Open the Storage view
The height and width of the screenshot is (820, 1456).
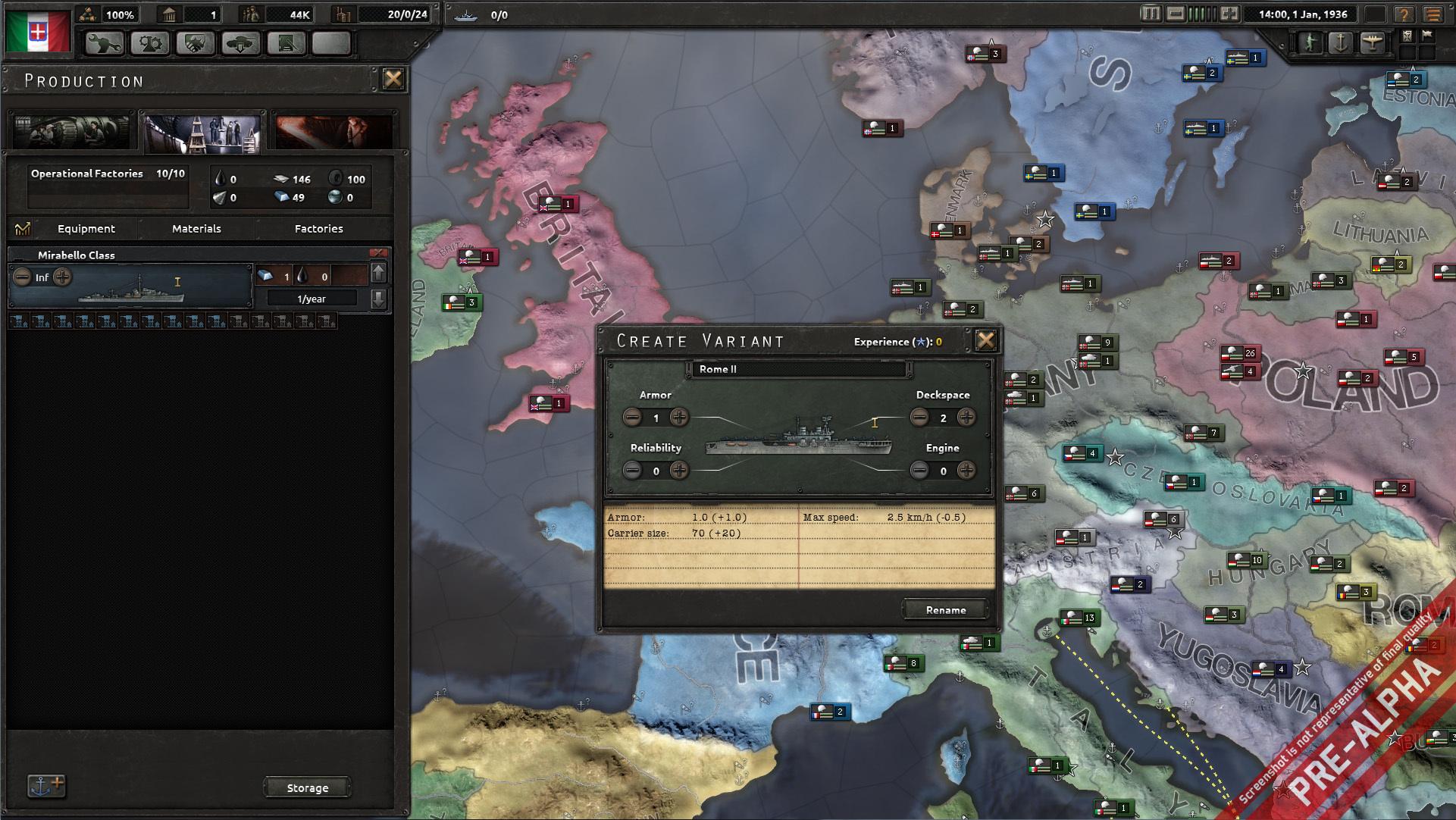click(x=307, y=787)
